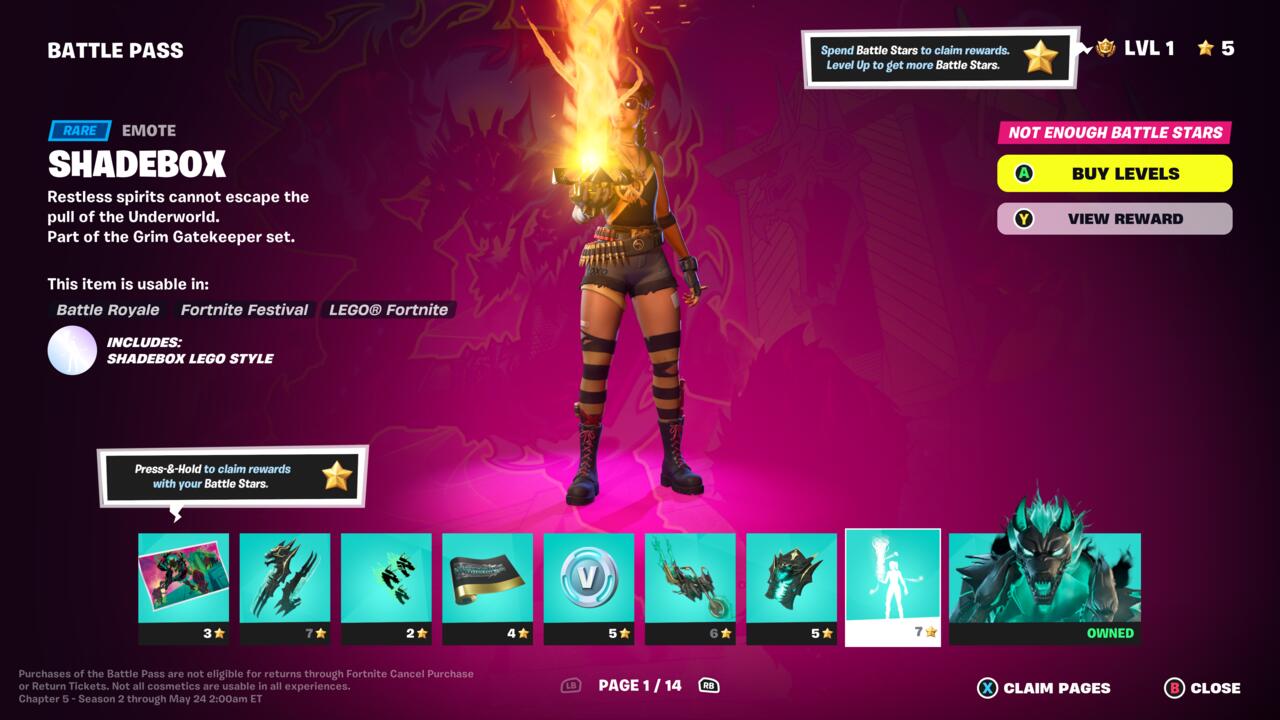
Task: Select the green three-headed dog emoticon reward
Action: pos(386,588)
